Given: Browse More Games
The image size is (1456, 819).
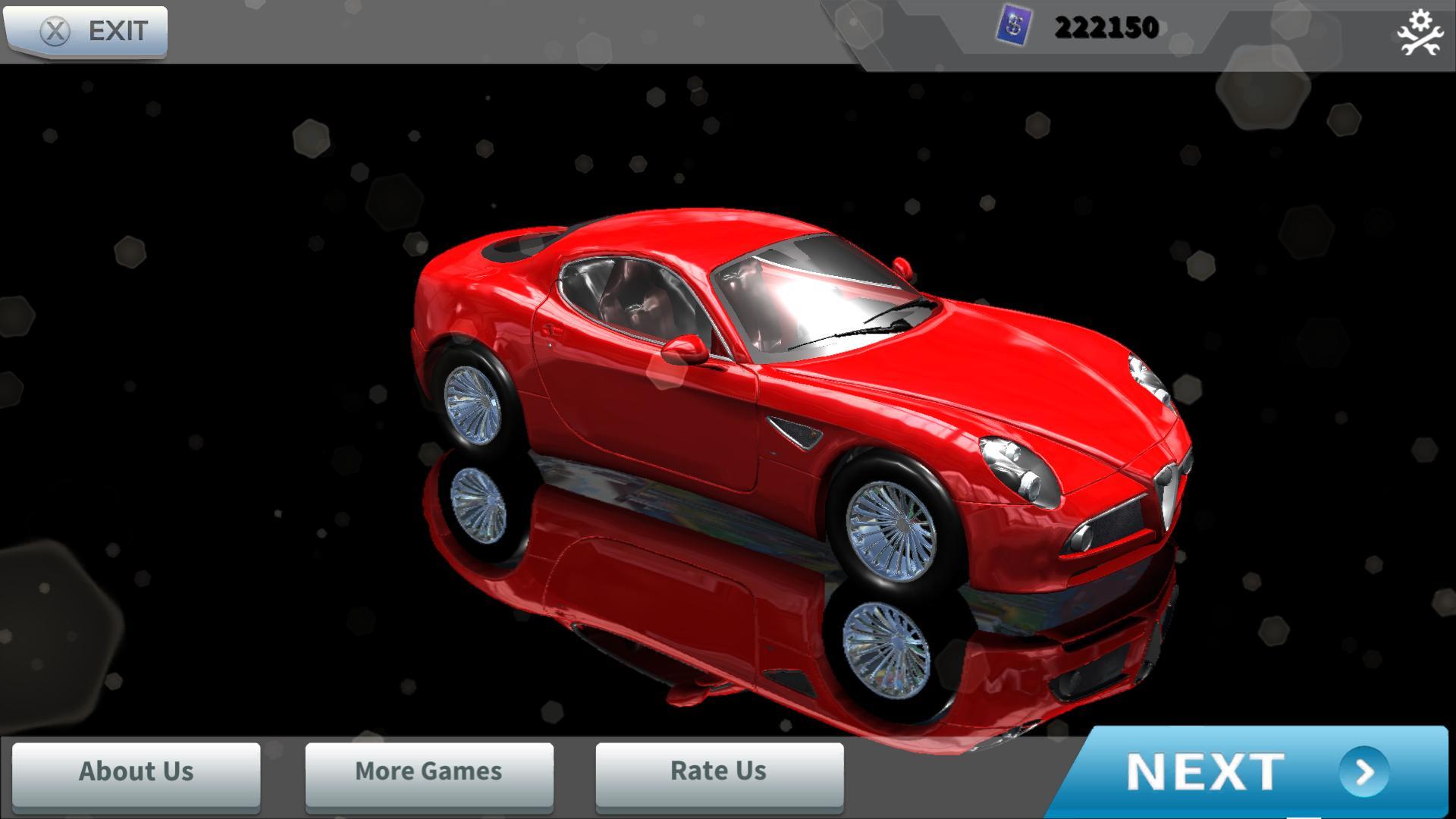Looking at the screenshot, I should (x=428, y=772).
